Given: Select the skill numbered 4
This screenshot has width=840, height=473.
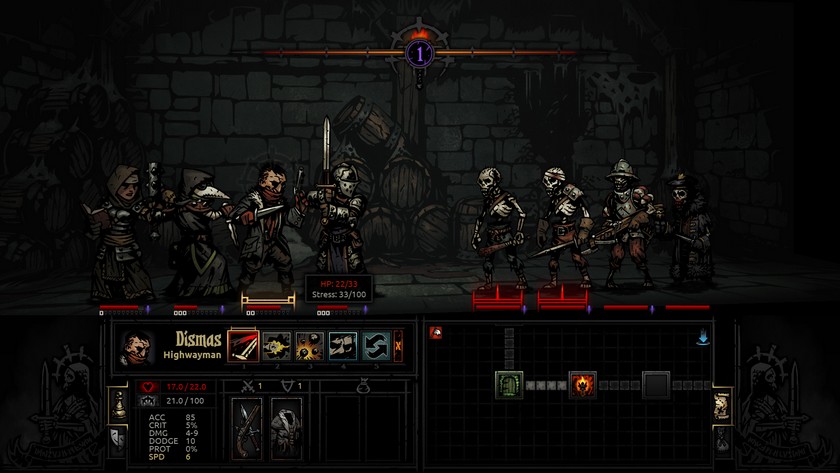Looking at the screenshot, I should click(343, 345).
